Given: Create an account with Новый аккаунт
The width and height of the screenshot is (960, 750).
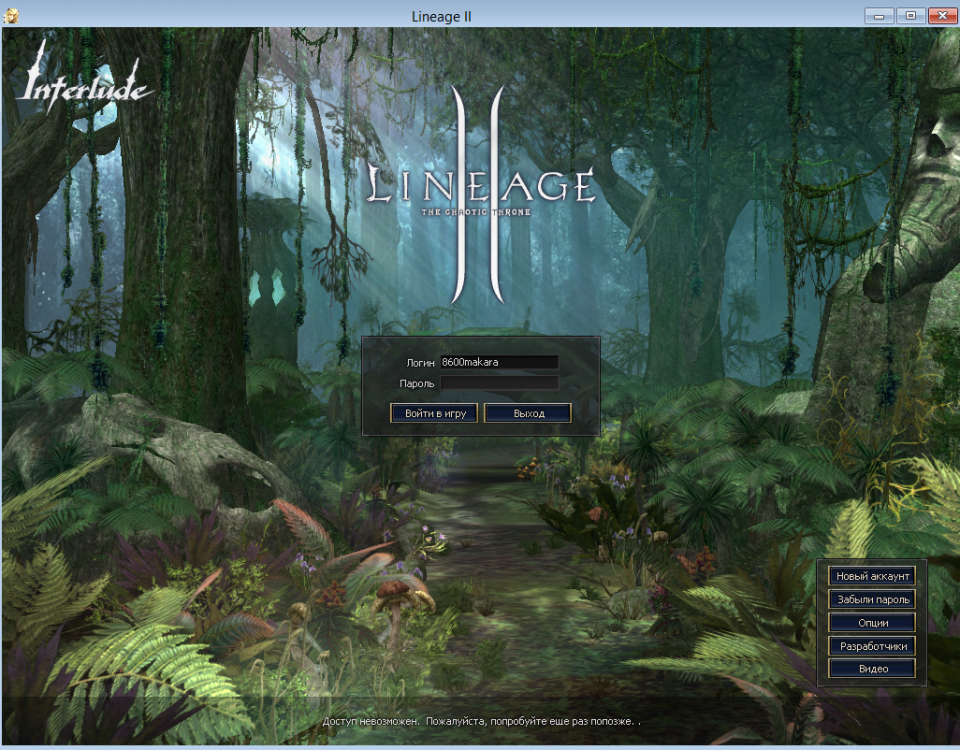Looking at the screenshot, I should [872, 576].
